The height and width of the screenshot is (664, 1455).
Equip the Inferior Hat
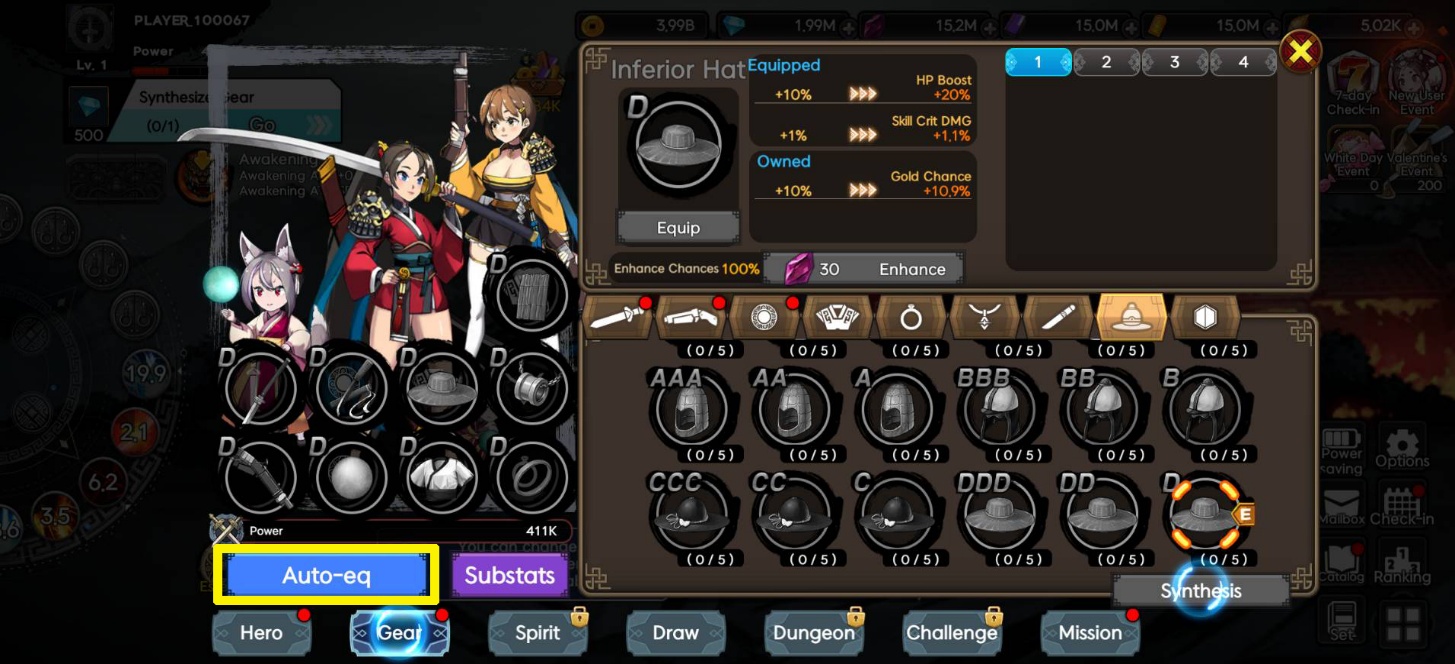(x=678, y=228)
